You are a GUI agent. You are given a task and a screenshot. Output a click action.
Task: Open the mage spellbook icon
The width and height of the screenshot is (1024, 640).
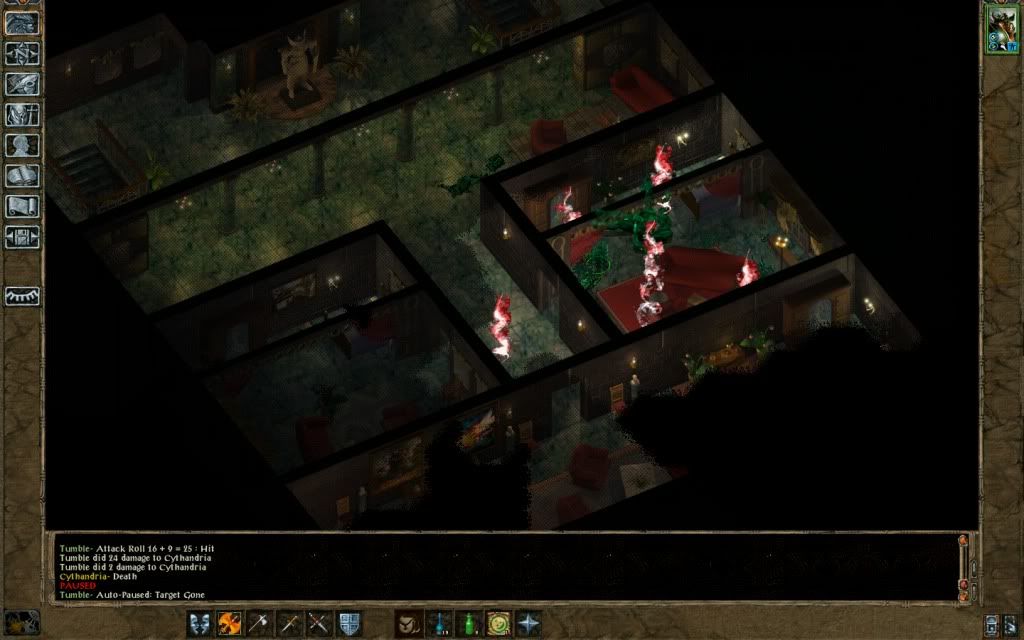point(21,176)
